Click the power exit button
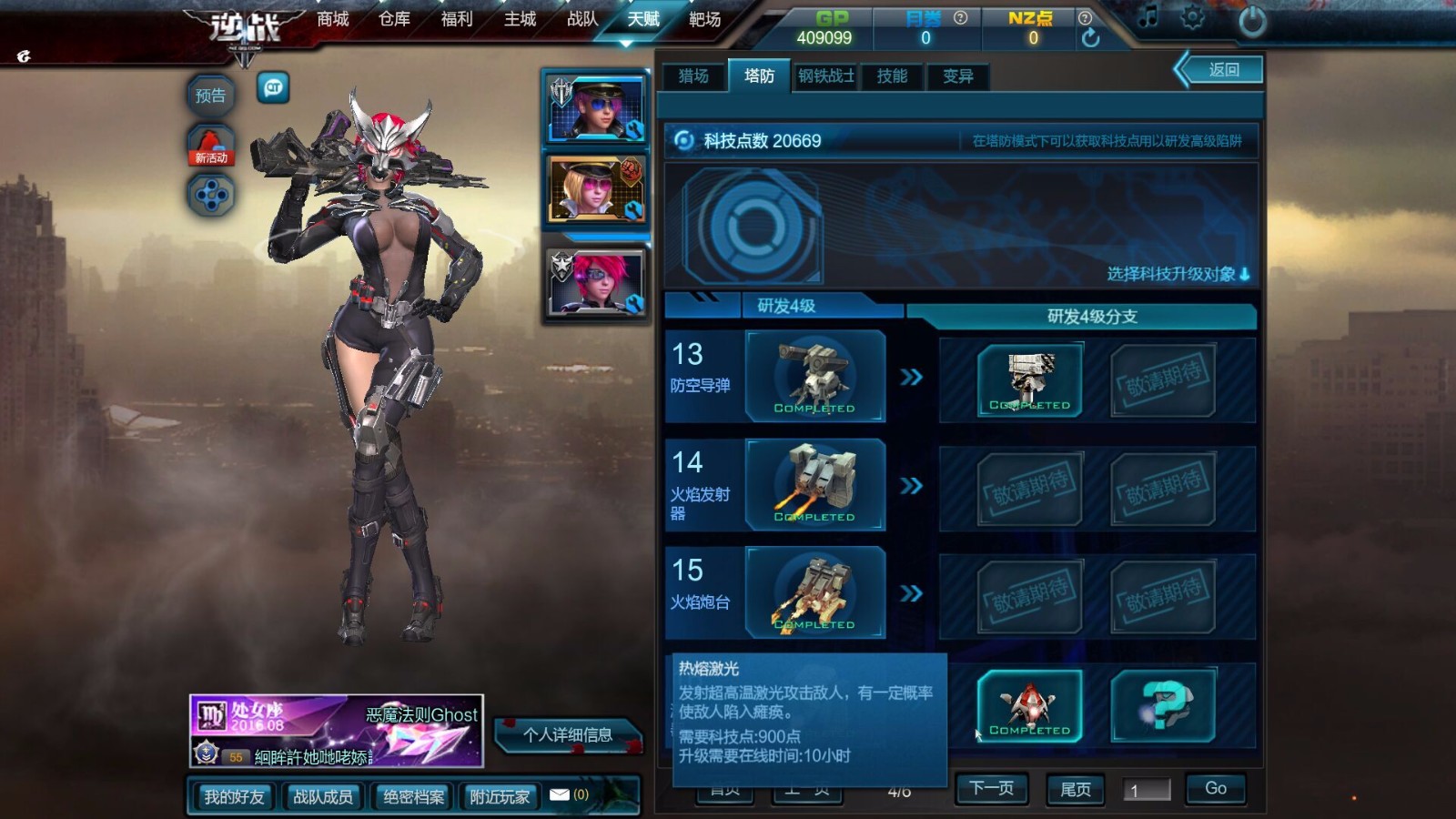Screen dimensions: 1456x819 1252,22
